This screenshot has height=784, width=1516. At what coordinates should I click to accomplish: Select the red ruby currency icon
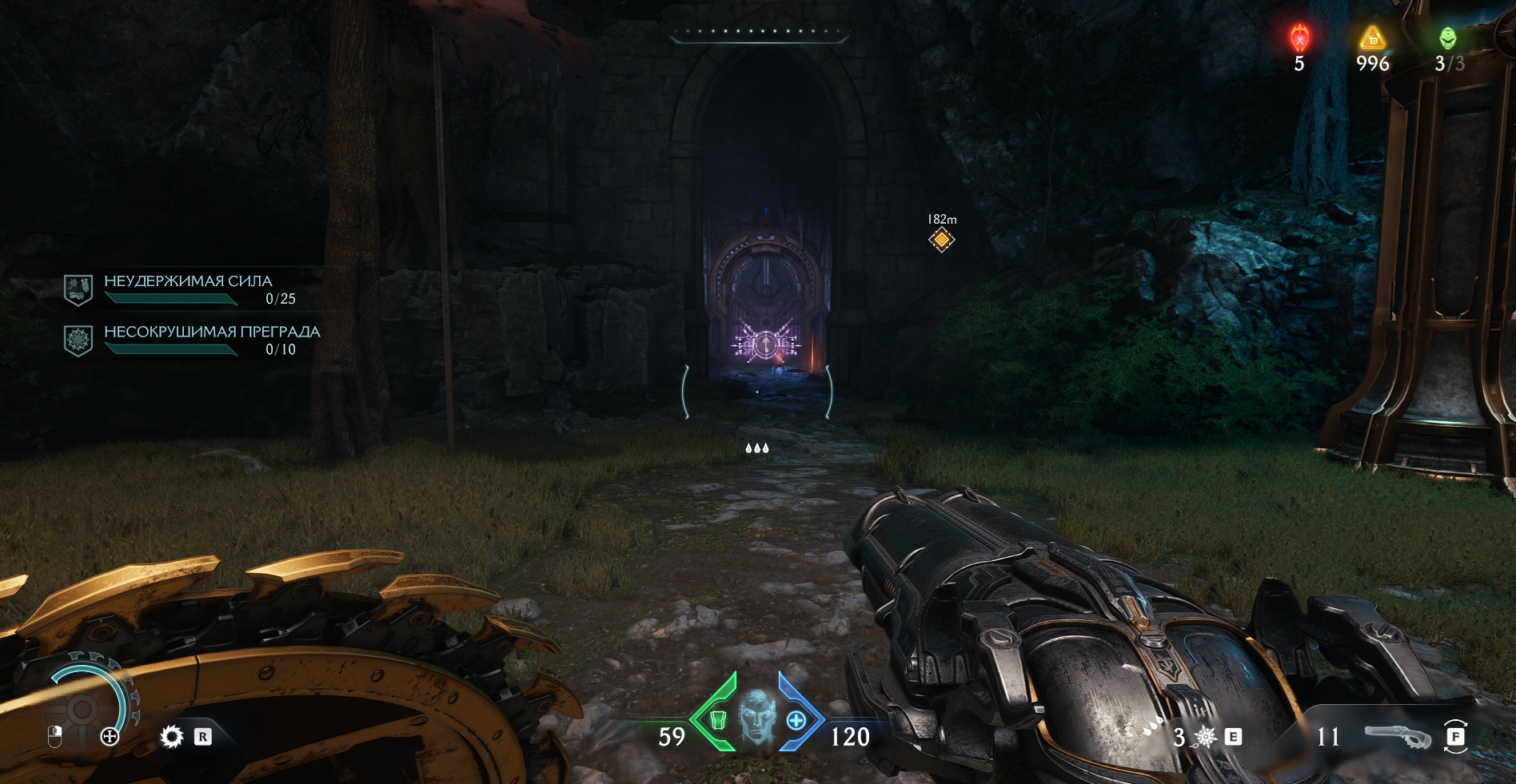(1299, 38)
